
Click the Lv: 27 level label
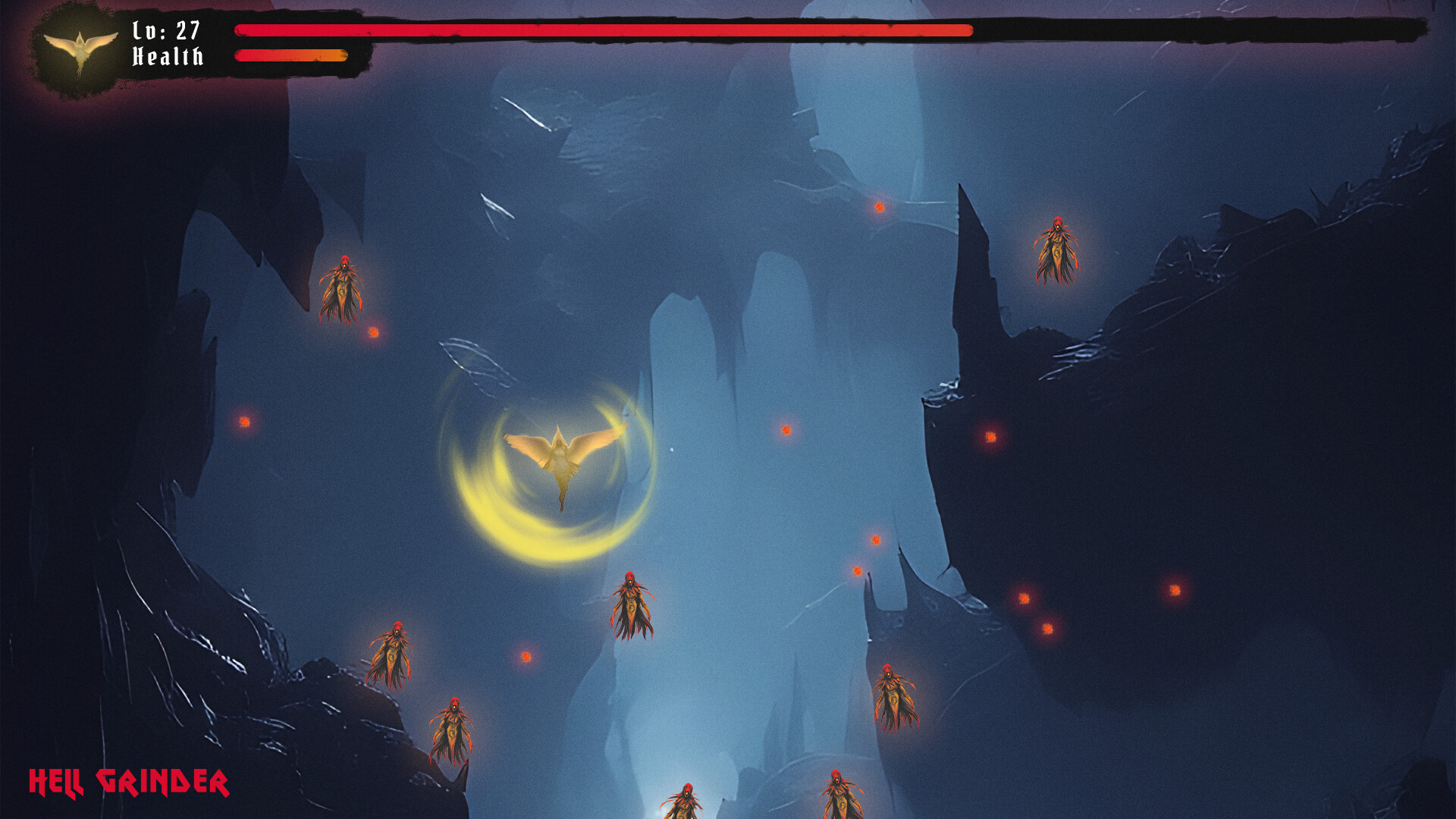click(x=166, y=30)
